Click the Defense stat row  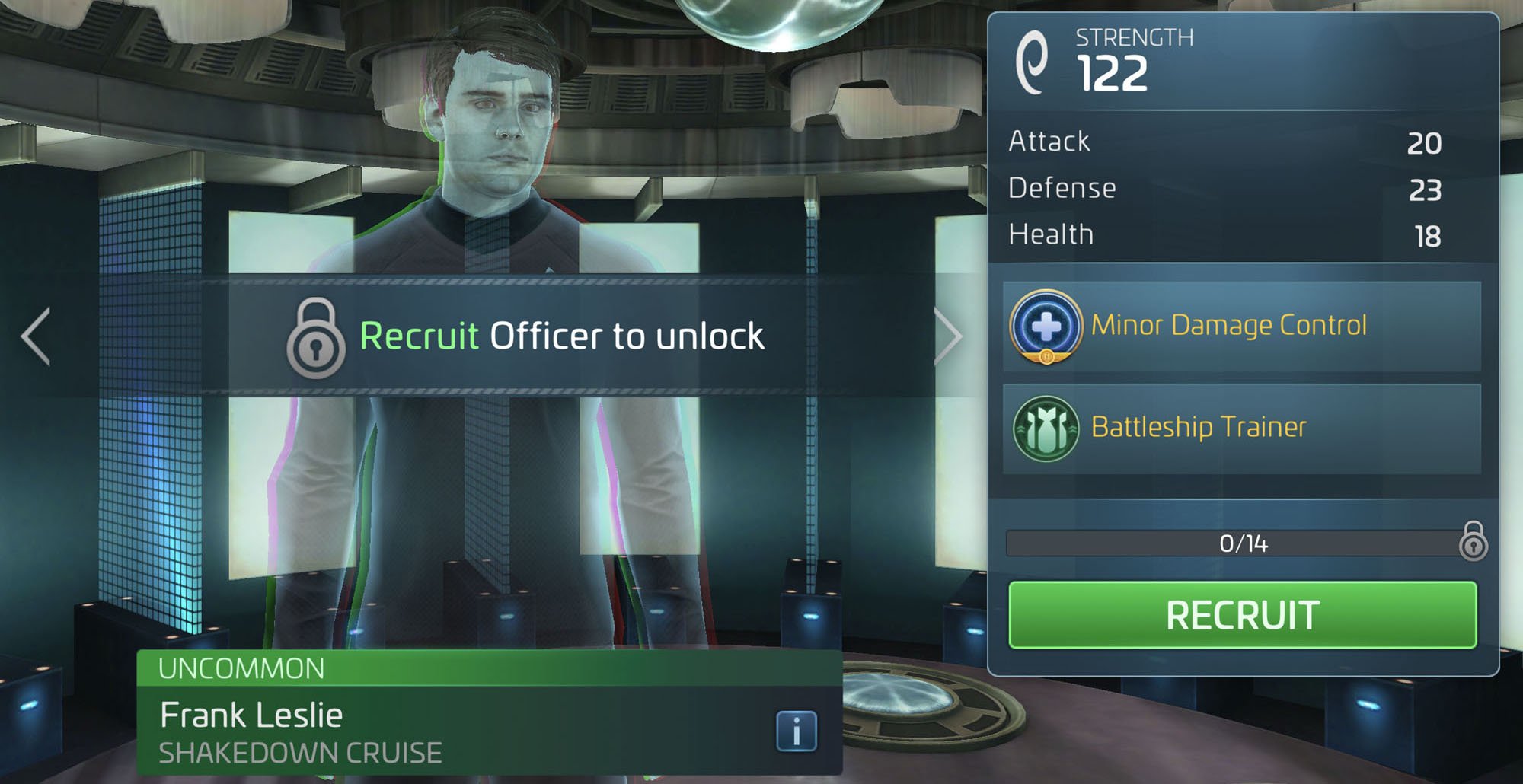[1218, 188]
